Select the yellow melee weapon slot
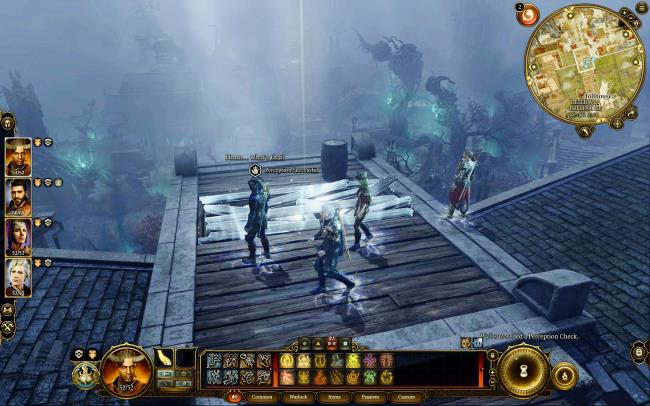Screen dimensions: 650x406 pyautogui.click(x=164, y=357)
